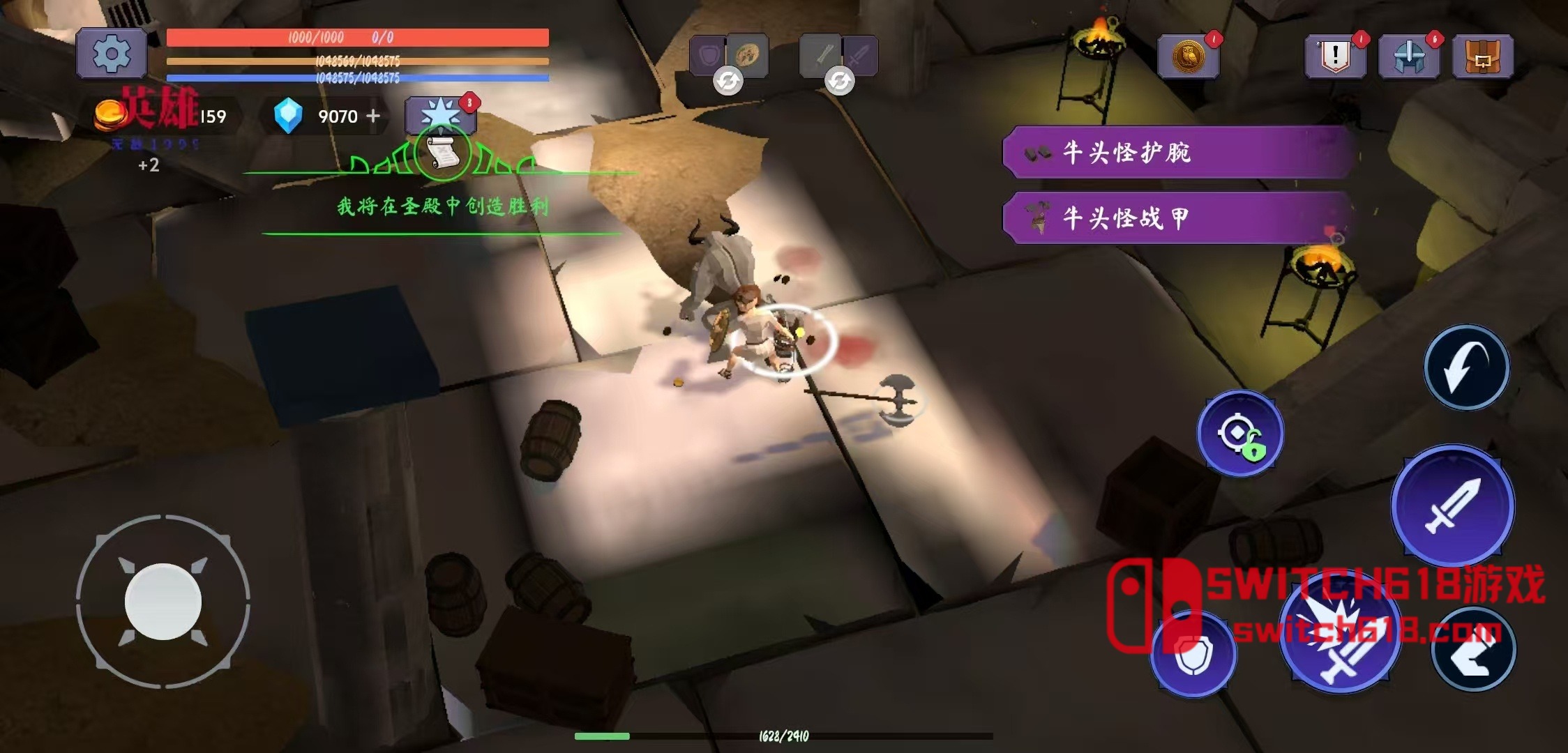Open the gear settings menu
This screenshot has height=753, width=1568.
point(112,53)
